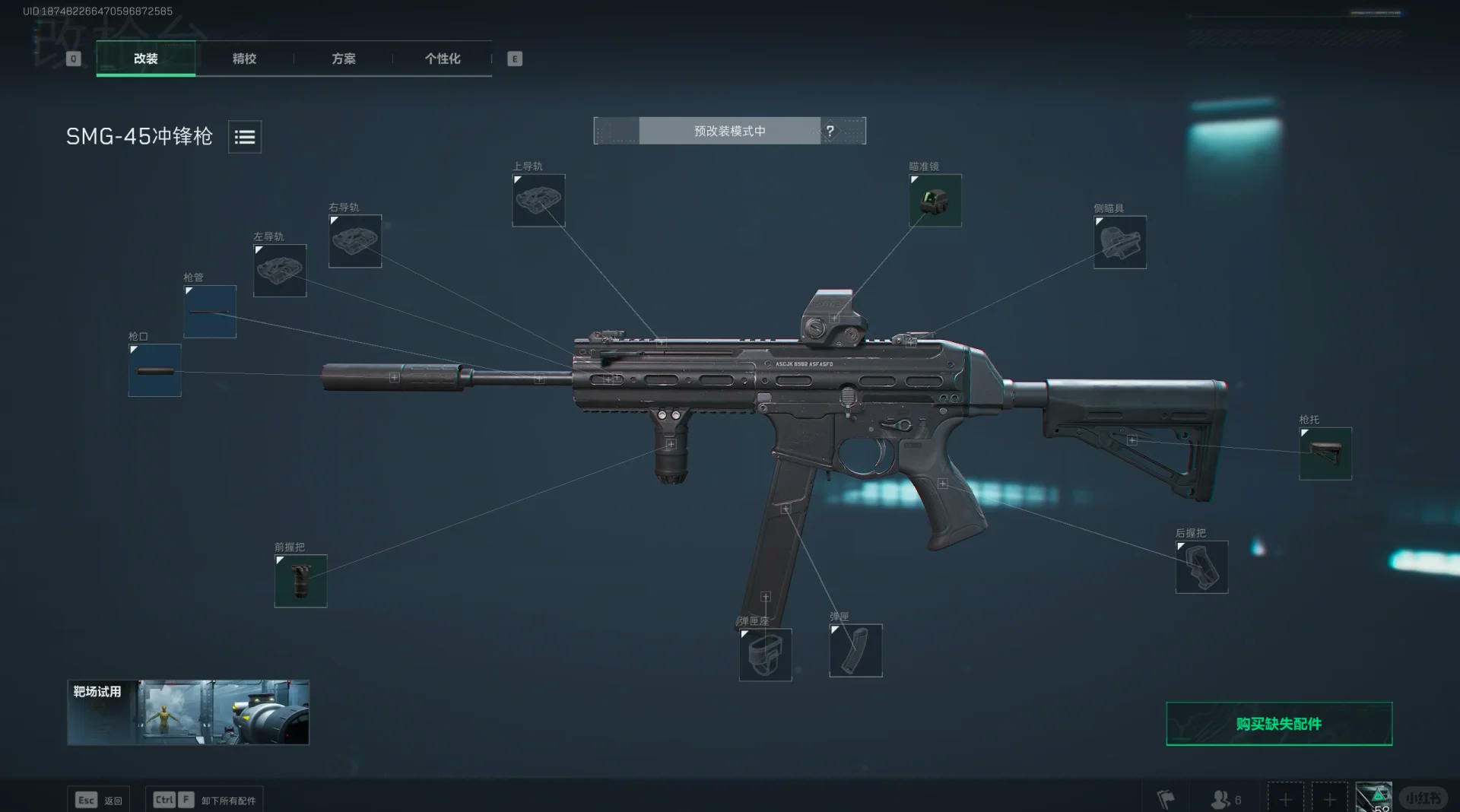The width and height of the screenshot is (1460, 812).
Task: Open the 弹匣 magazine slot icon
Action: (855, 651)
